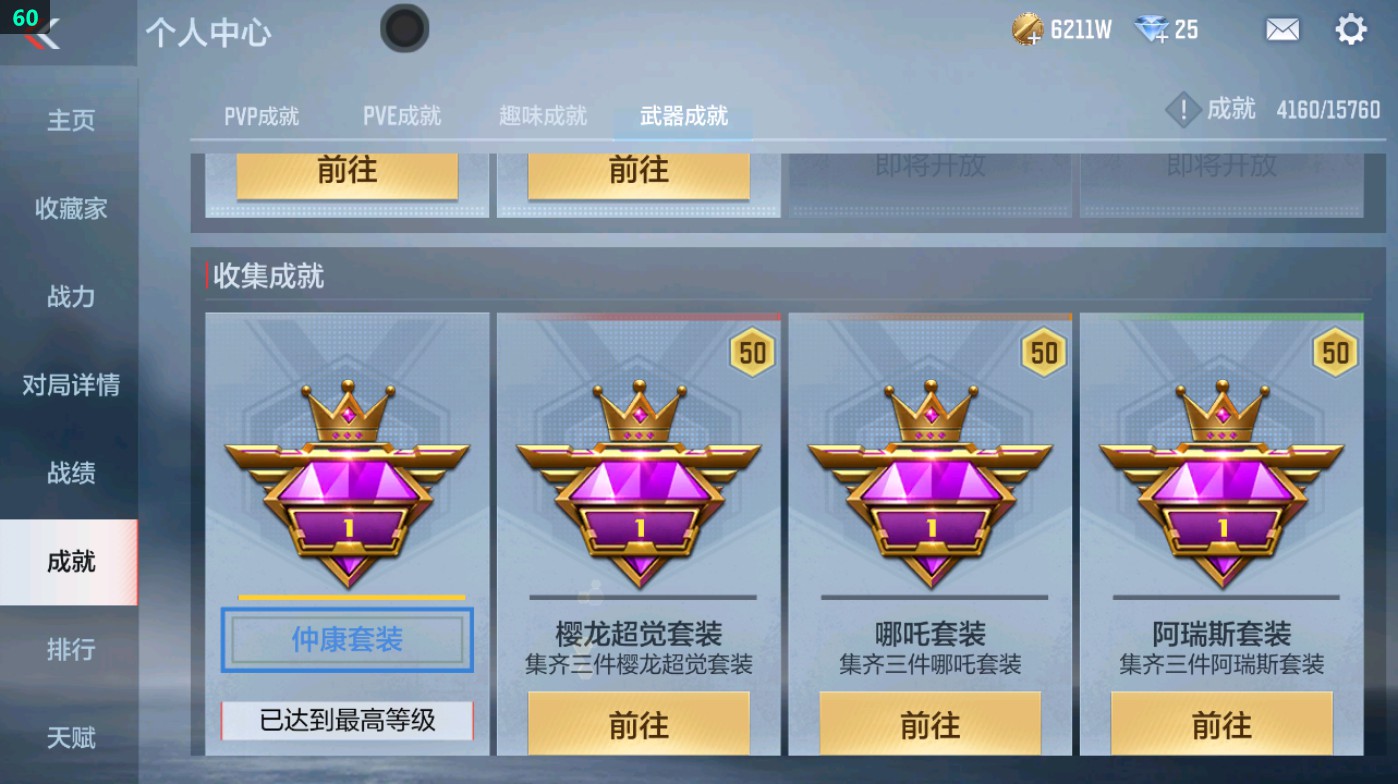Viewport: 1398px width, 784px height.
Task: Click the 已达到最高等级 label on 仲康套装 card
Action: 346,721
